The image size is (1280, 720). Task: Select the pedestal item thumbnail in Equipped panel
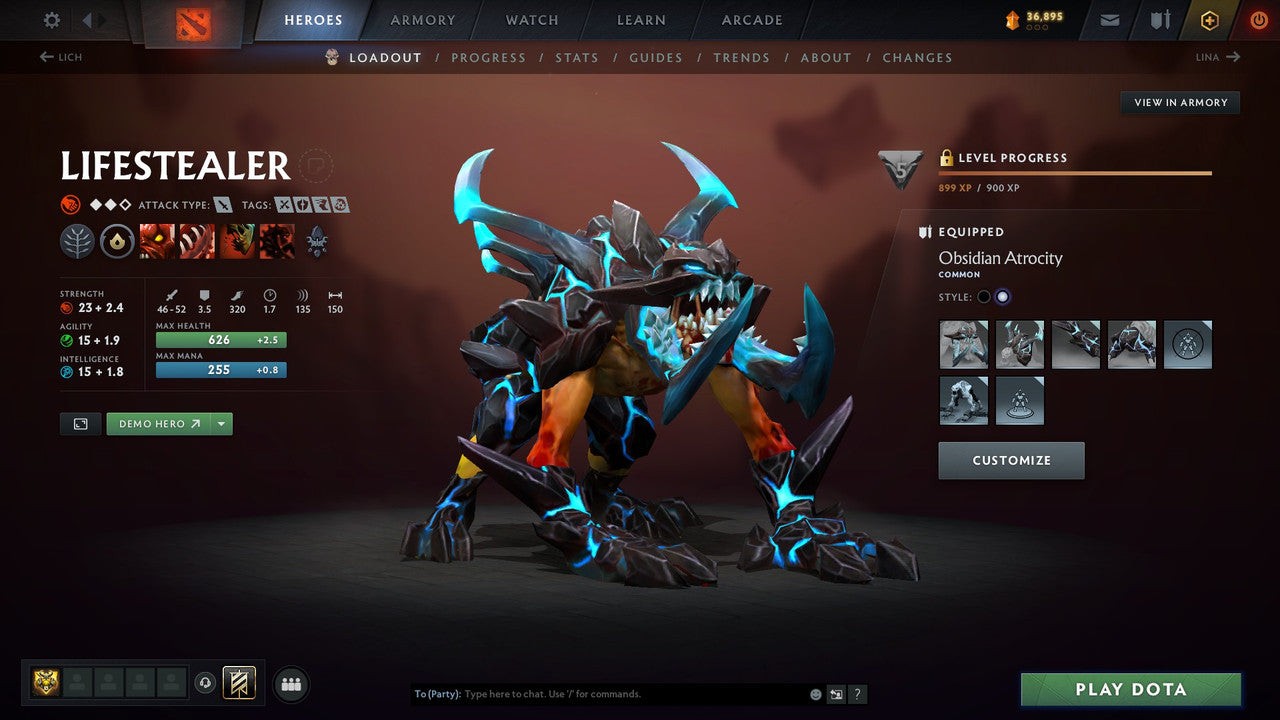pos(1020,400)
